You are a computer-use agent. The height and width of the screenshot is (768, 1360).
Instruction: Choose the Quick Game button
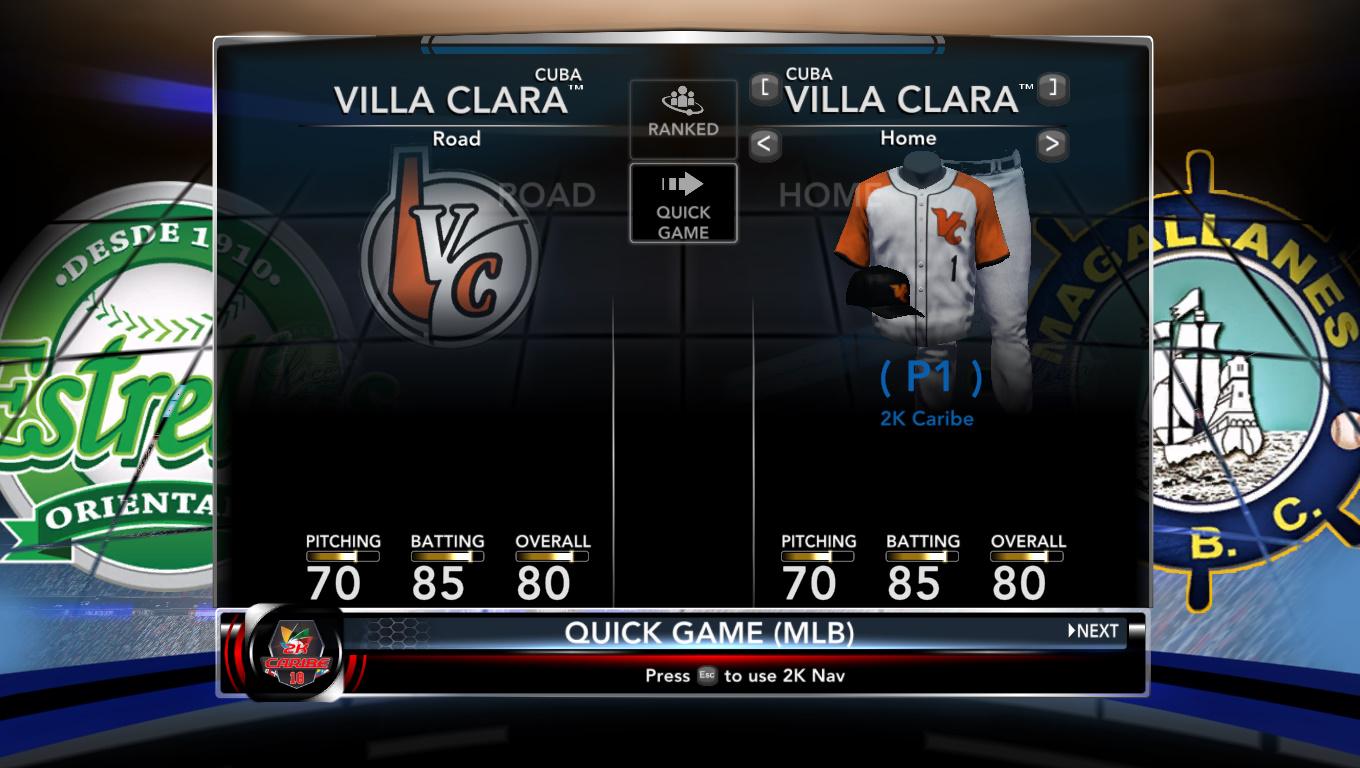[x=683, y=204]
